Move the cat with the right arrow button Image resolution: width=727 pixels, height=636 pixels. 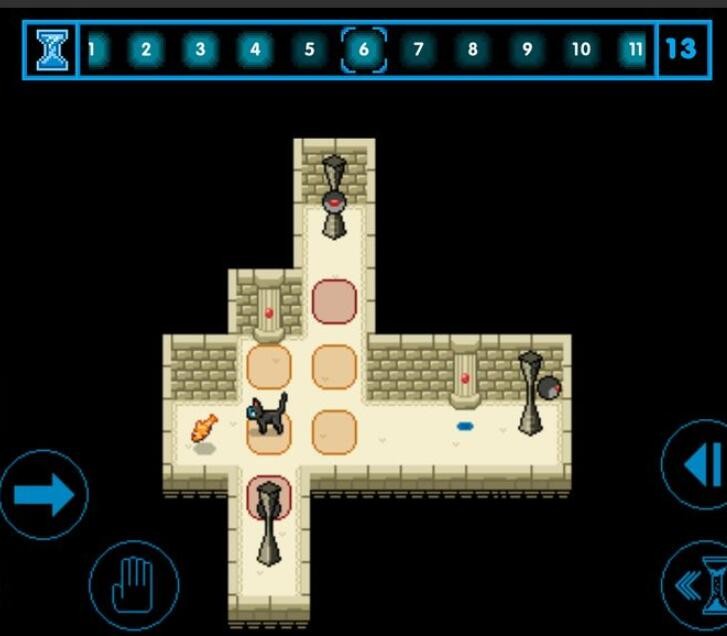click(x=44, y=494)
